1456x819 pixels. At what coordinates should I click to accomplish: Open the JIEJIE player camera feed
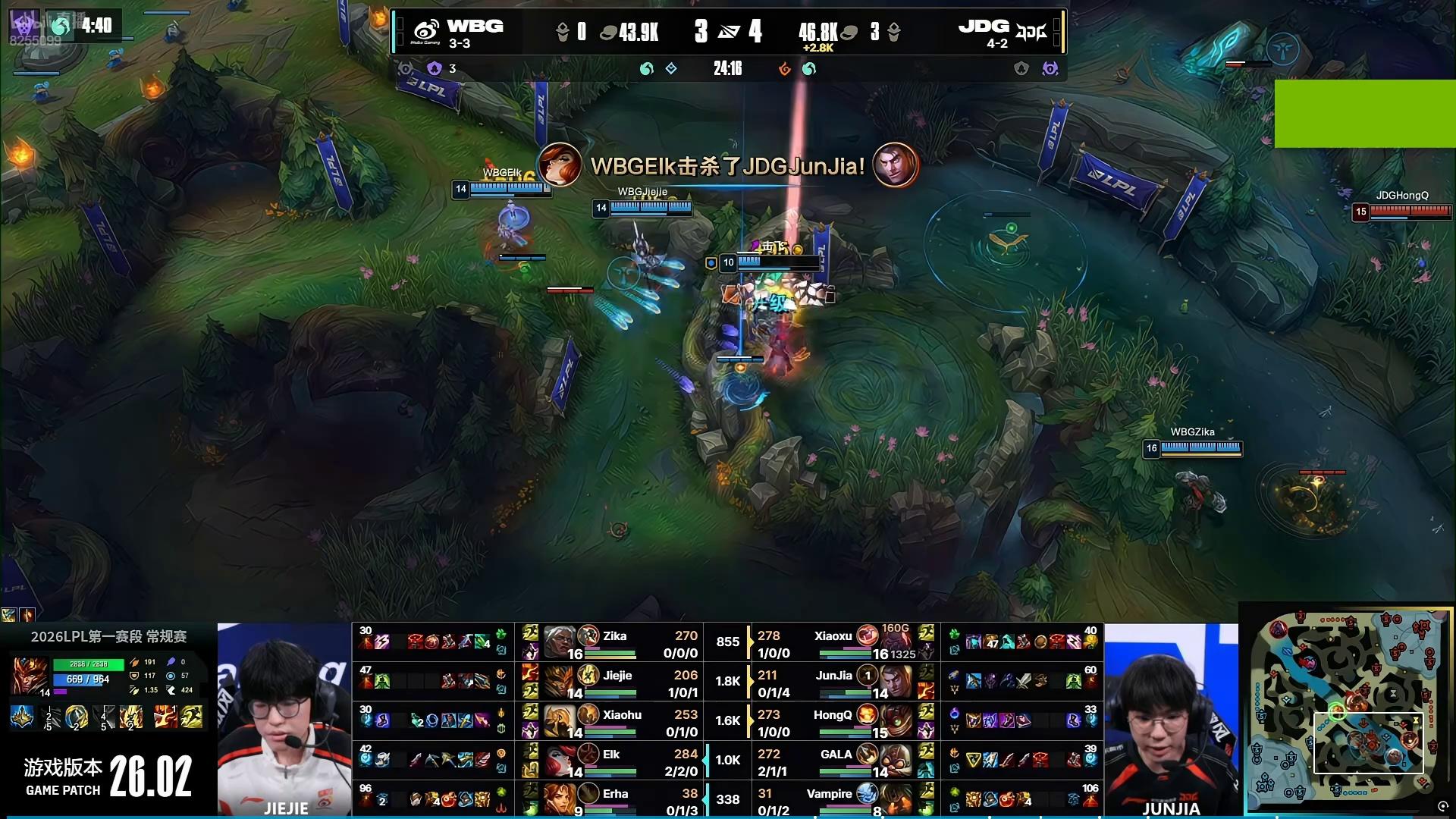click(x=284, y=719)
